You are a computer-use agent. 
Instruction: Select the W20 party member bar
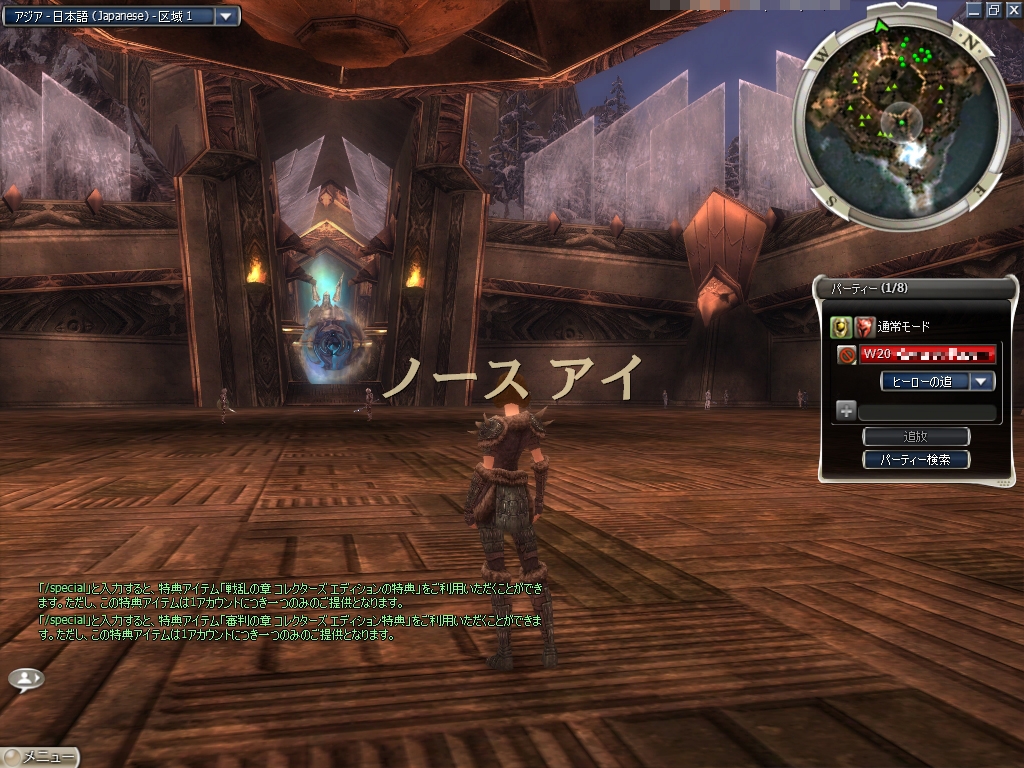(929, 354)
